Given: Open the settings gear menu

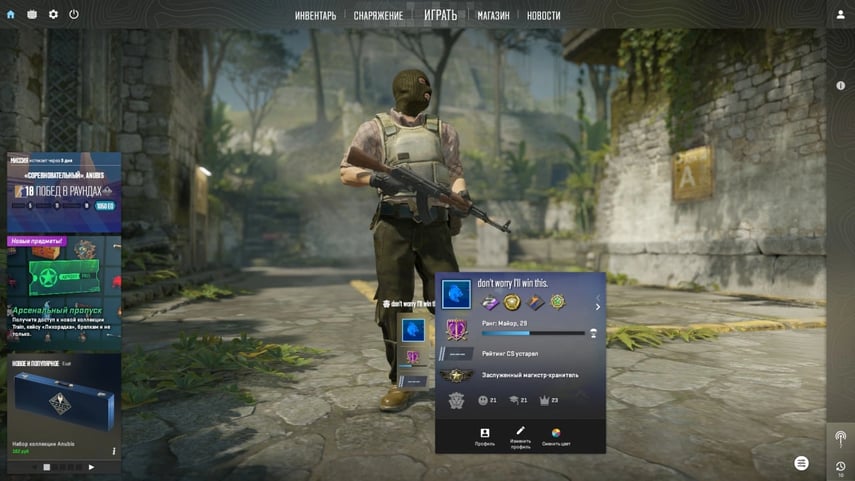Looking at the screenshot, I should click(x=53, y=14).
